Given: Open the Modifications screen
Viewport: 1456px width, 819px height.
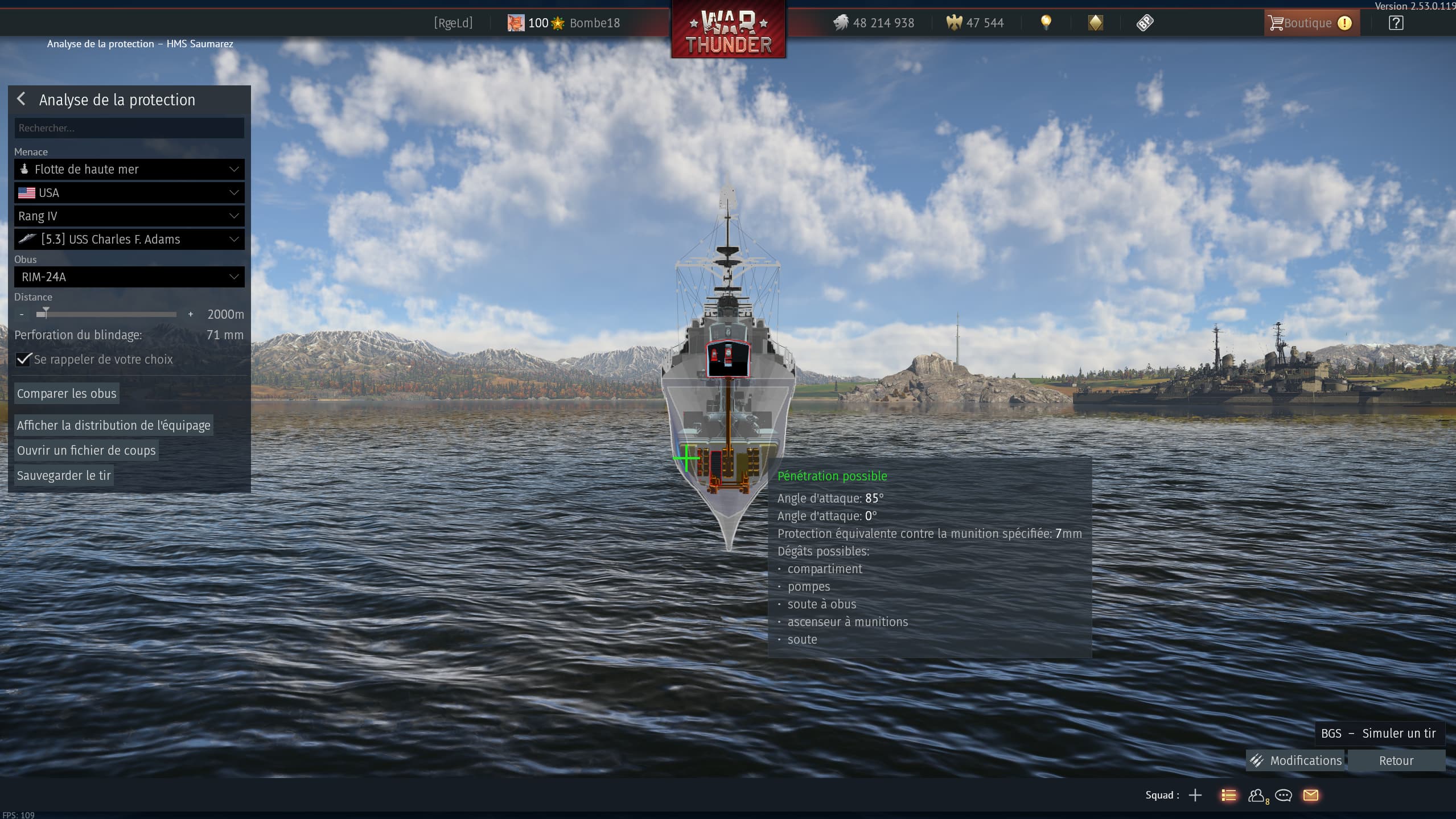Looking at the screenshot, I should click(1295, 760).
